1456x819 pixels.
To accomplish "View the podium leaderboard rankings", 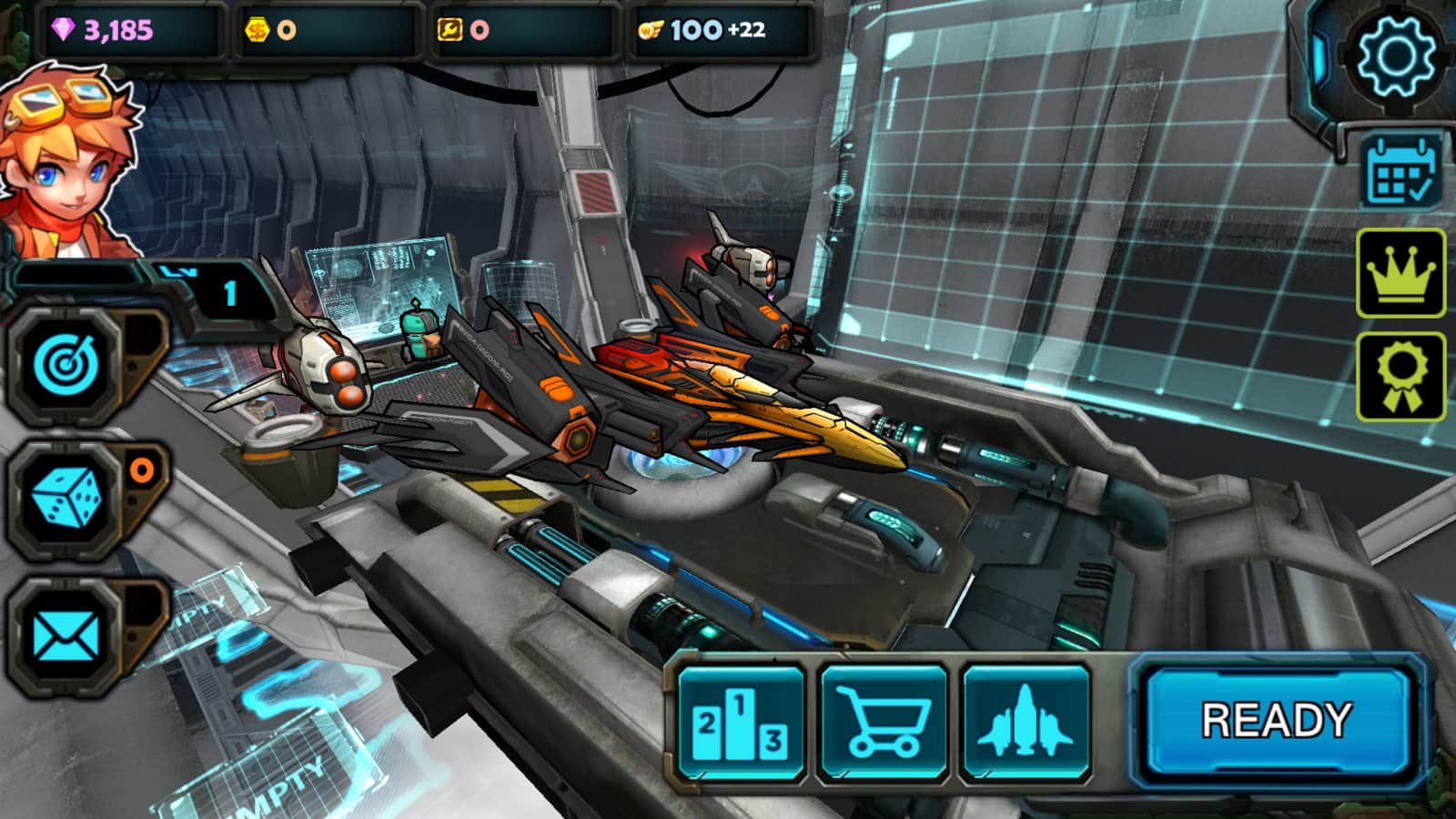I will pyautogui.click(x=741, y=723).
